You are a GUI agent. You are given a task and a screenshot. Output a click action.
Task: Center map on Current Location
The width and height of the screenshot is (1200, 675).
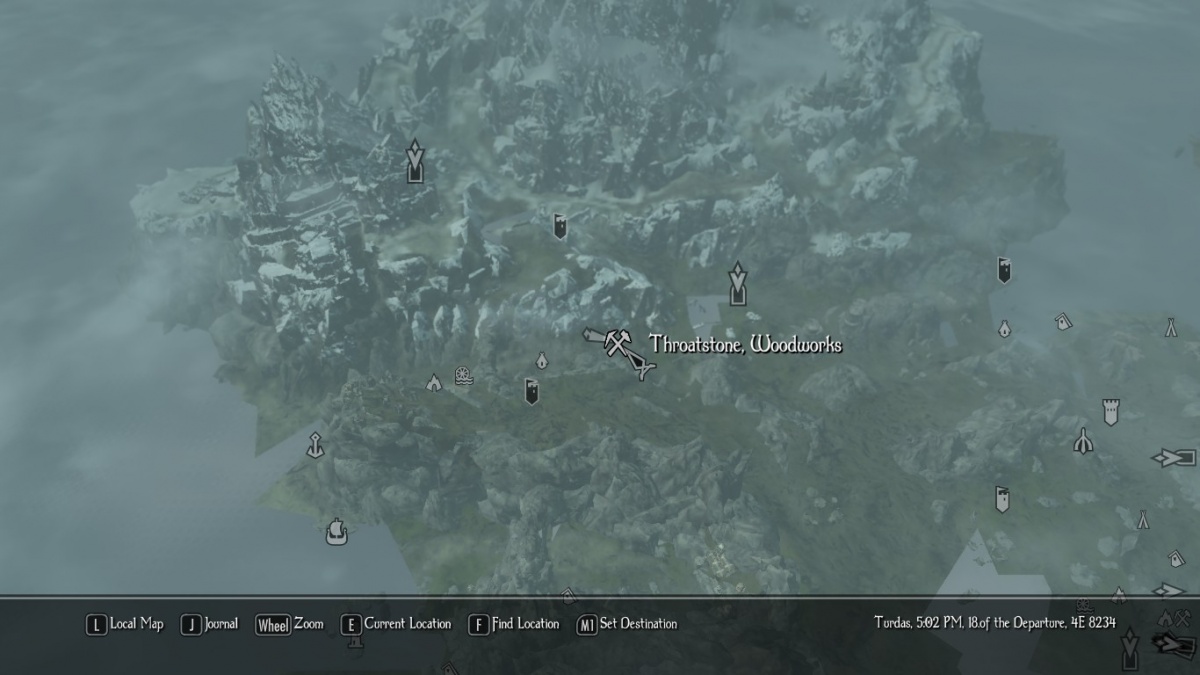[396, 624]
